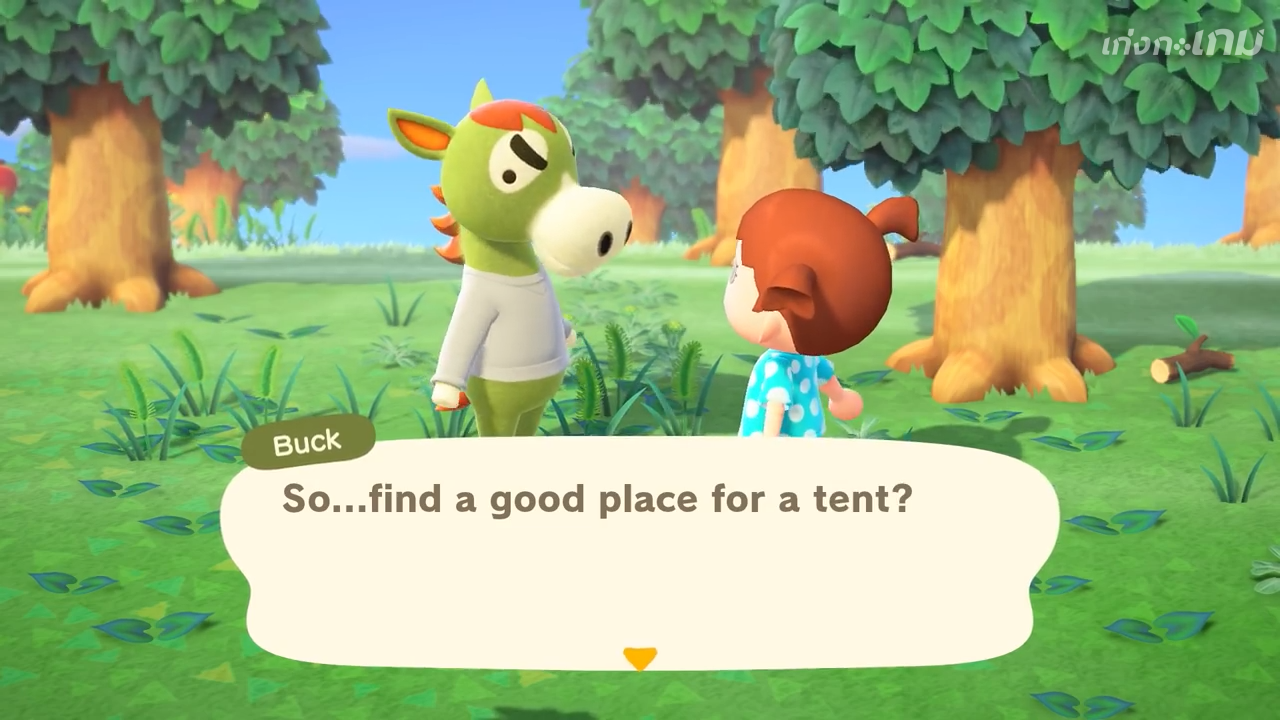
Task: Advance dialogue with the yellow continue arrow
Action: click(640, 658)
